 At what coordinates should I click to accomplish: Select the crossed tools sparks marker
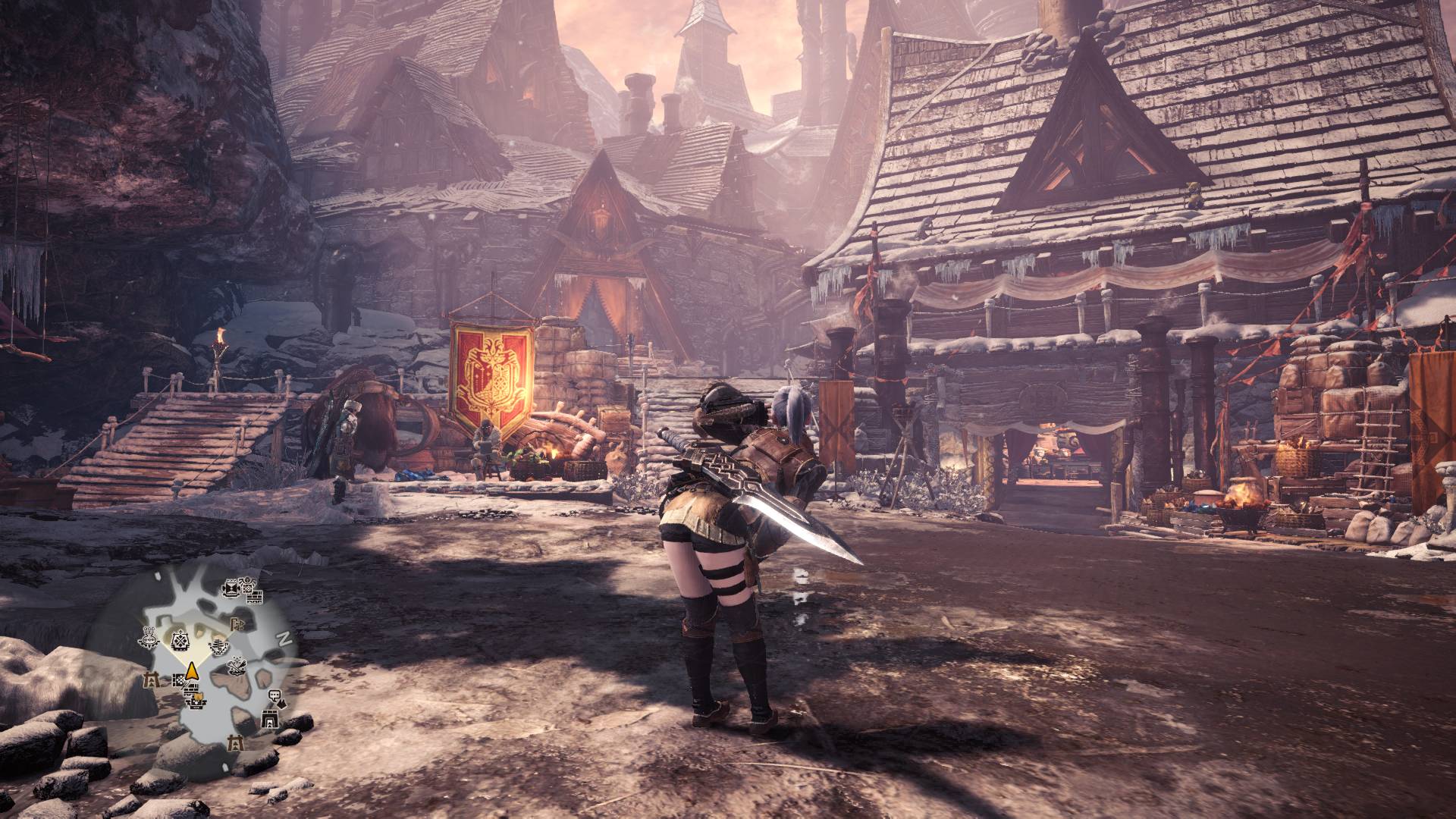[237, 666]
